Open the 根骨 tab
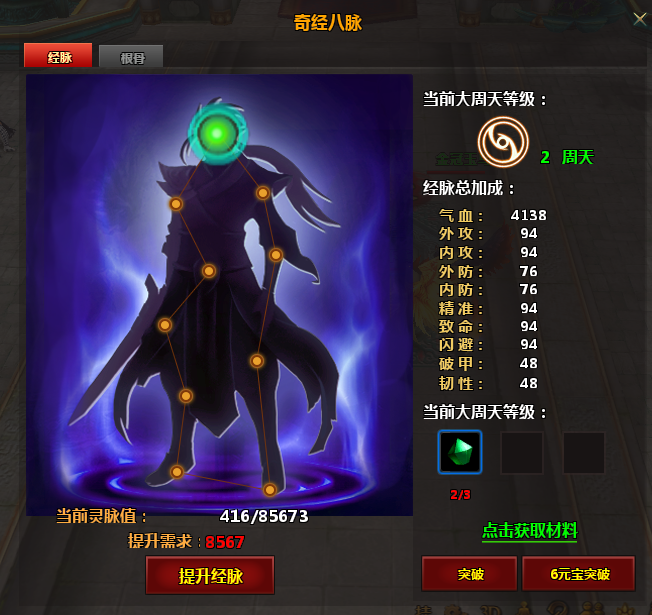Image resolution: width=652 pixels, height=615 pixels. coord(131,57)
